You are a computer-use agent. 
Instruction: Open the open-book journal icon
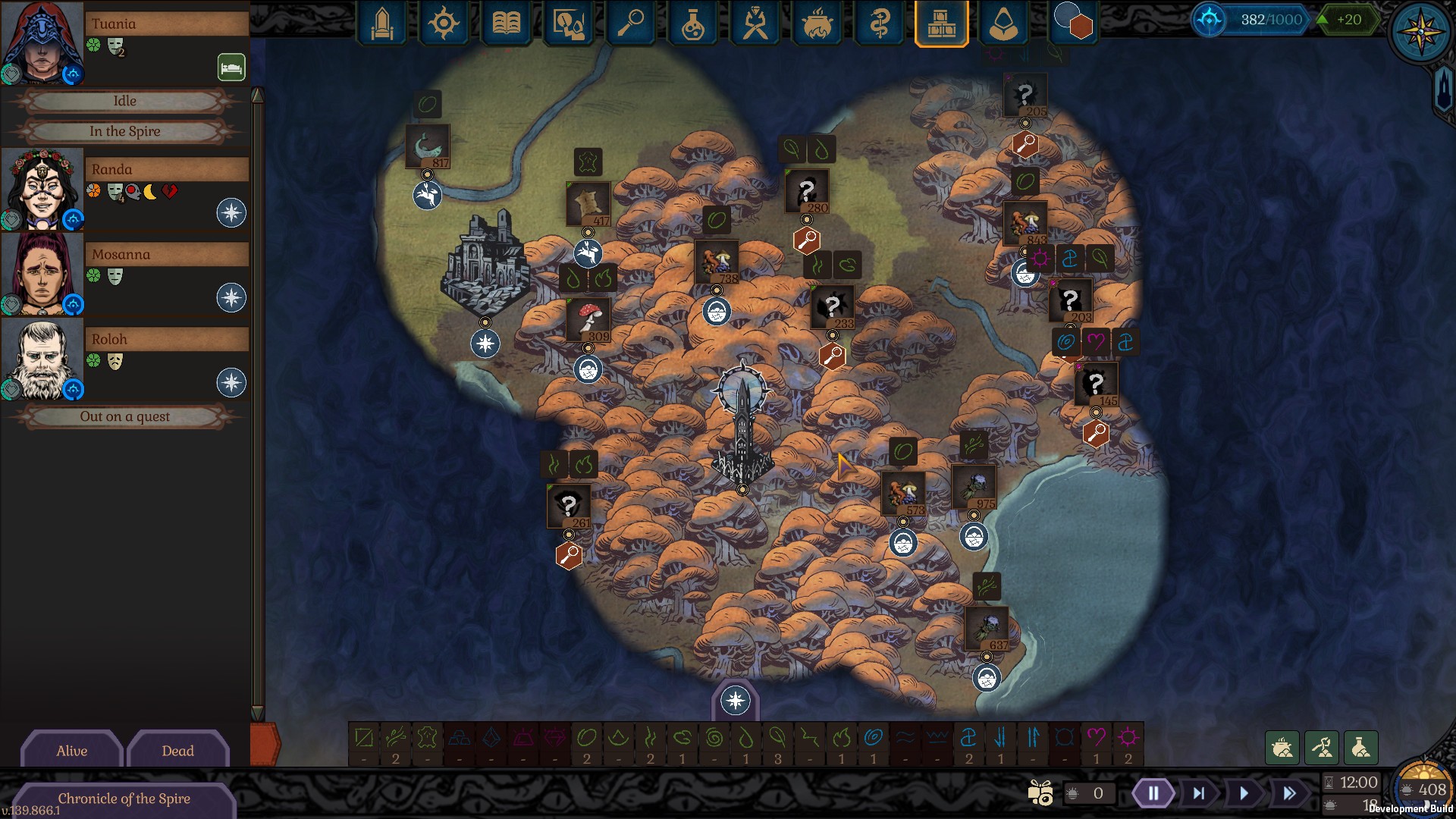(x=506, y=24)
